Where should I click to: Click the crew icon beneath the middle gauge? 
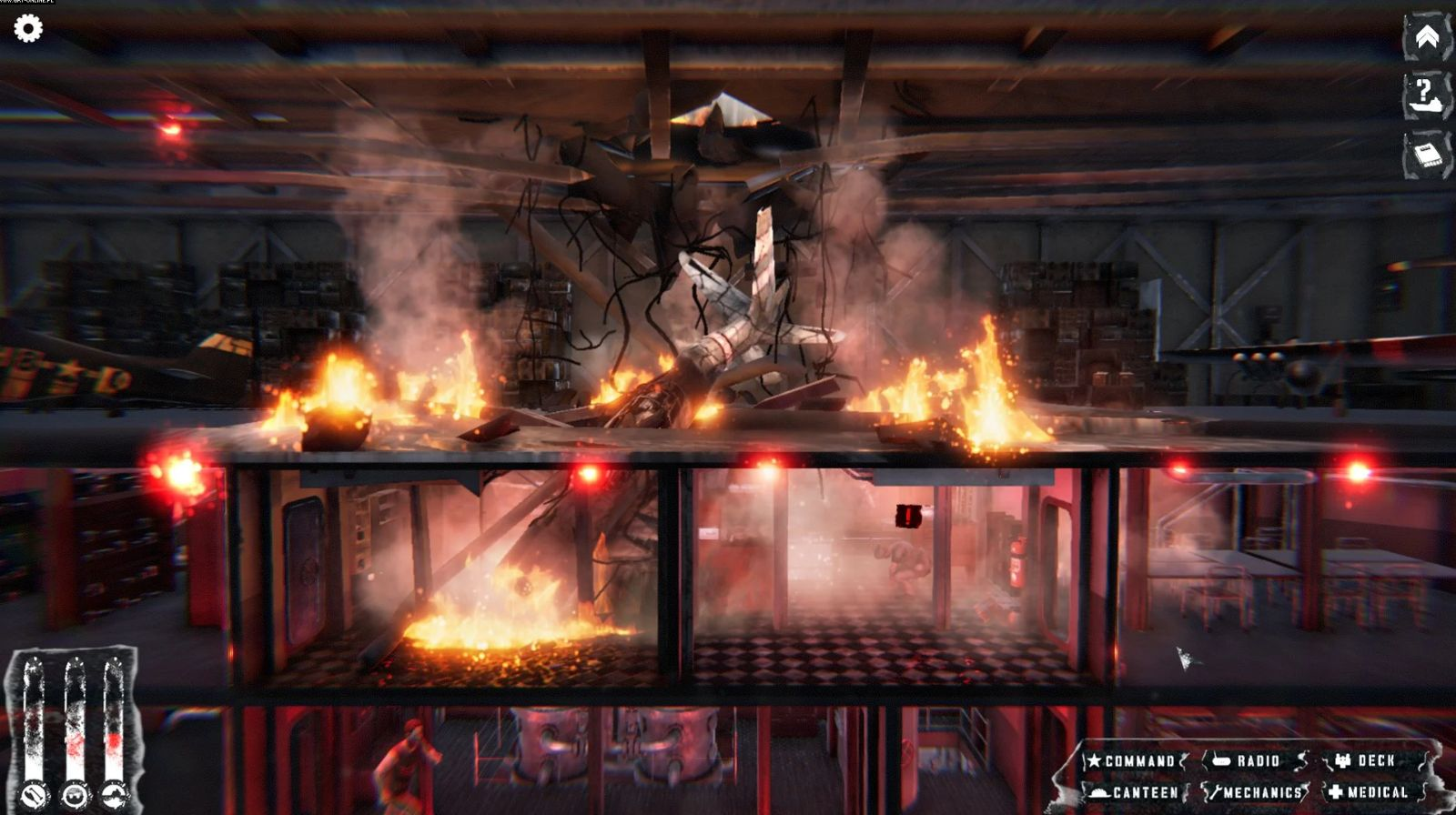75,795
